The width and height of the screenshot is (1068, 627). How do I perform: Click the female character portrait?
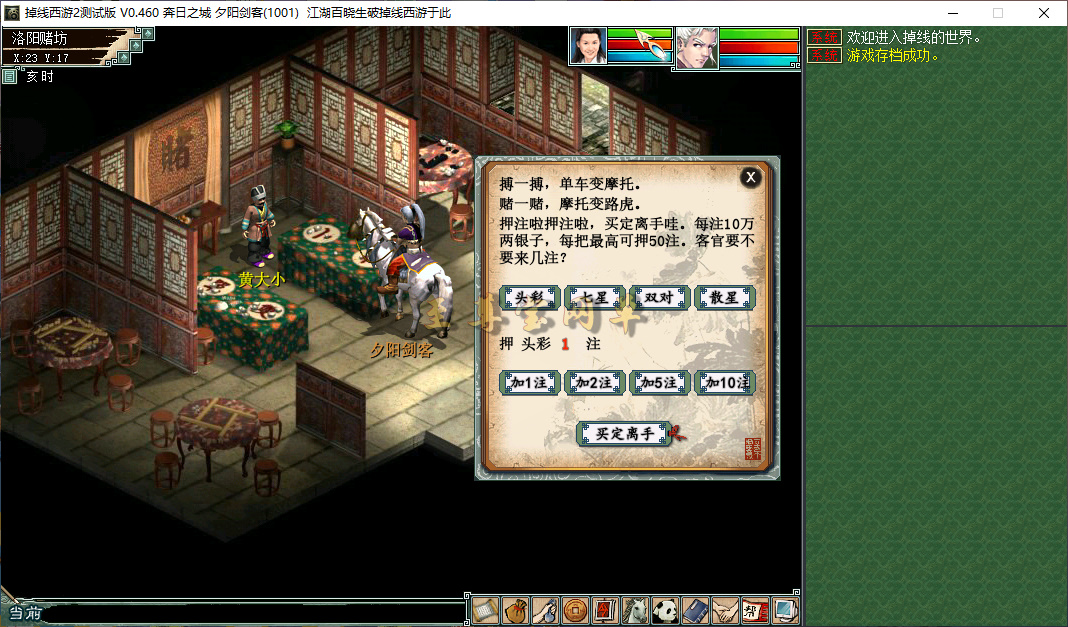588,46
